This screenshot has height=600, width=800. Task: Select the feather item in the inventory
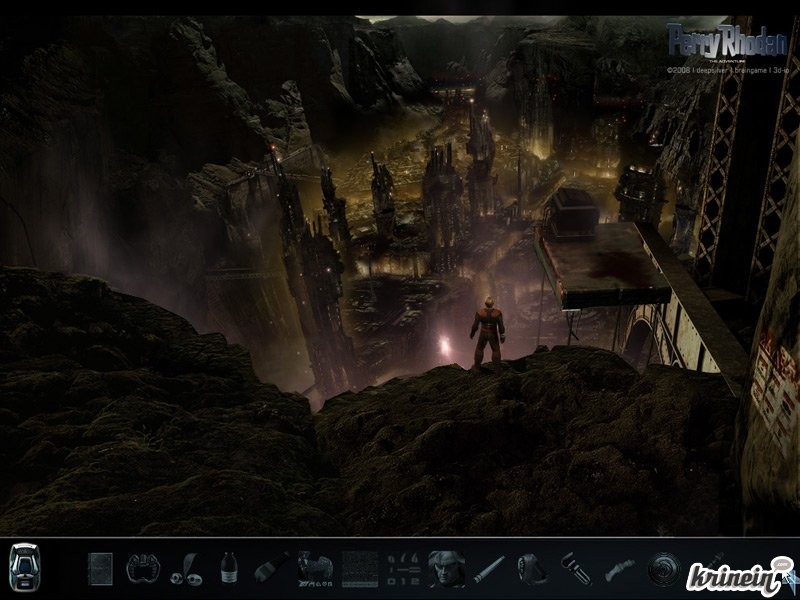pos(186,570)
